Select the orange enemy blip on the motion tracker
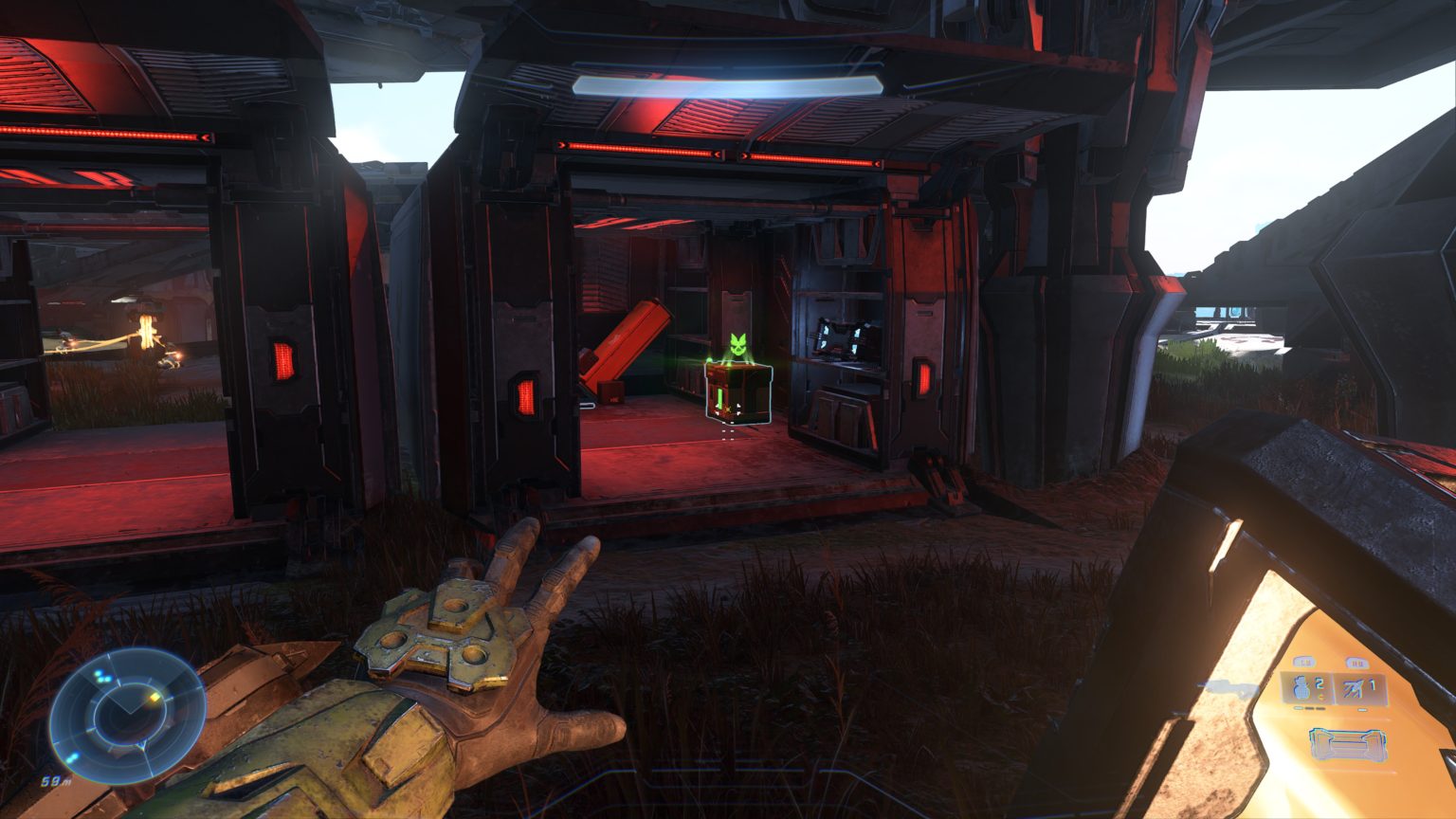This screenshot has width=1456, height=819. [155, 697]
